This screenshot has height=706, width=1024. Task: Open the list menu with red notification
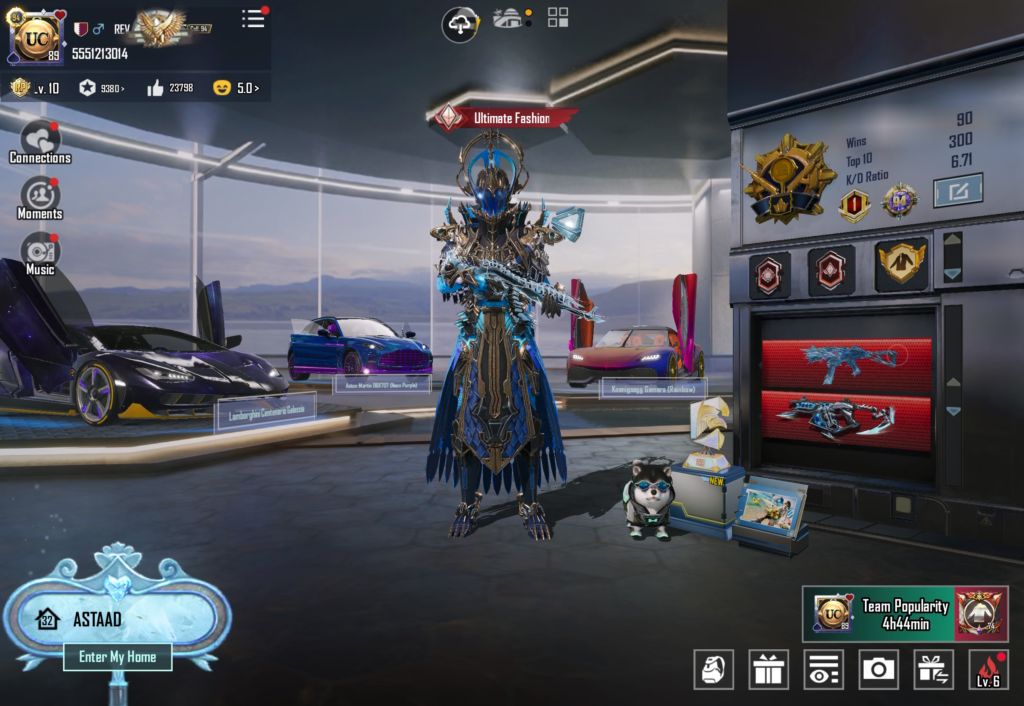254,18
